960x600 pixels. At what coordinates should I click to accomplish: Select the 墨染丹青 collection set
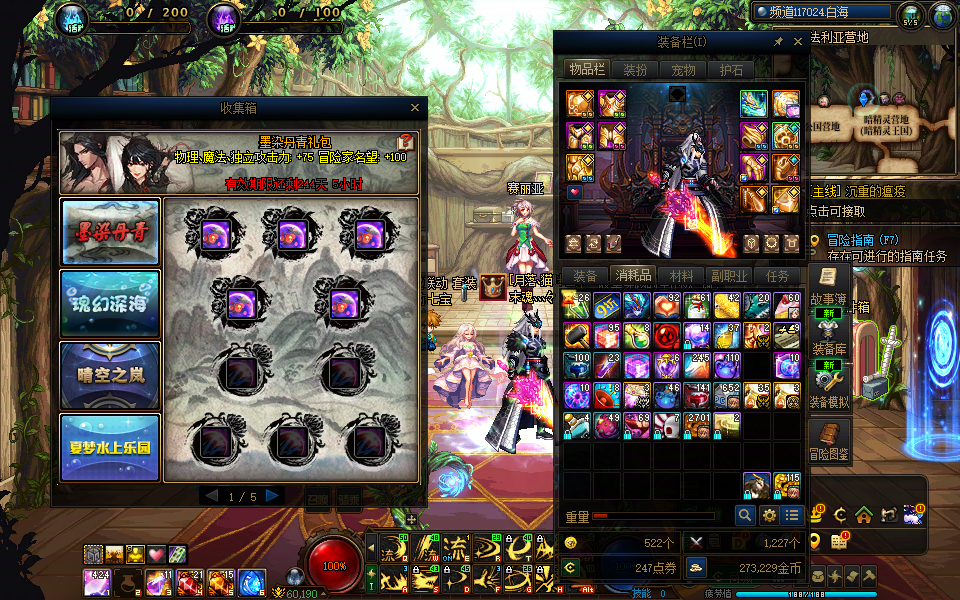[x=110, y=232]
